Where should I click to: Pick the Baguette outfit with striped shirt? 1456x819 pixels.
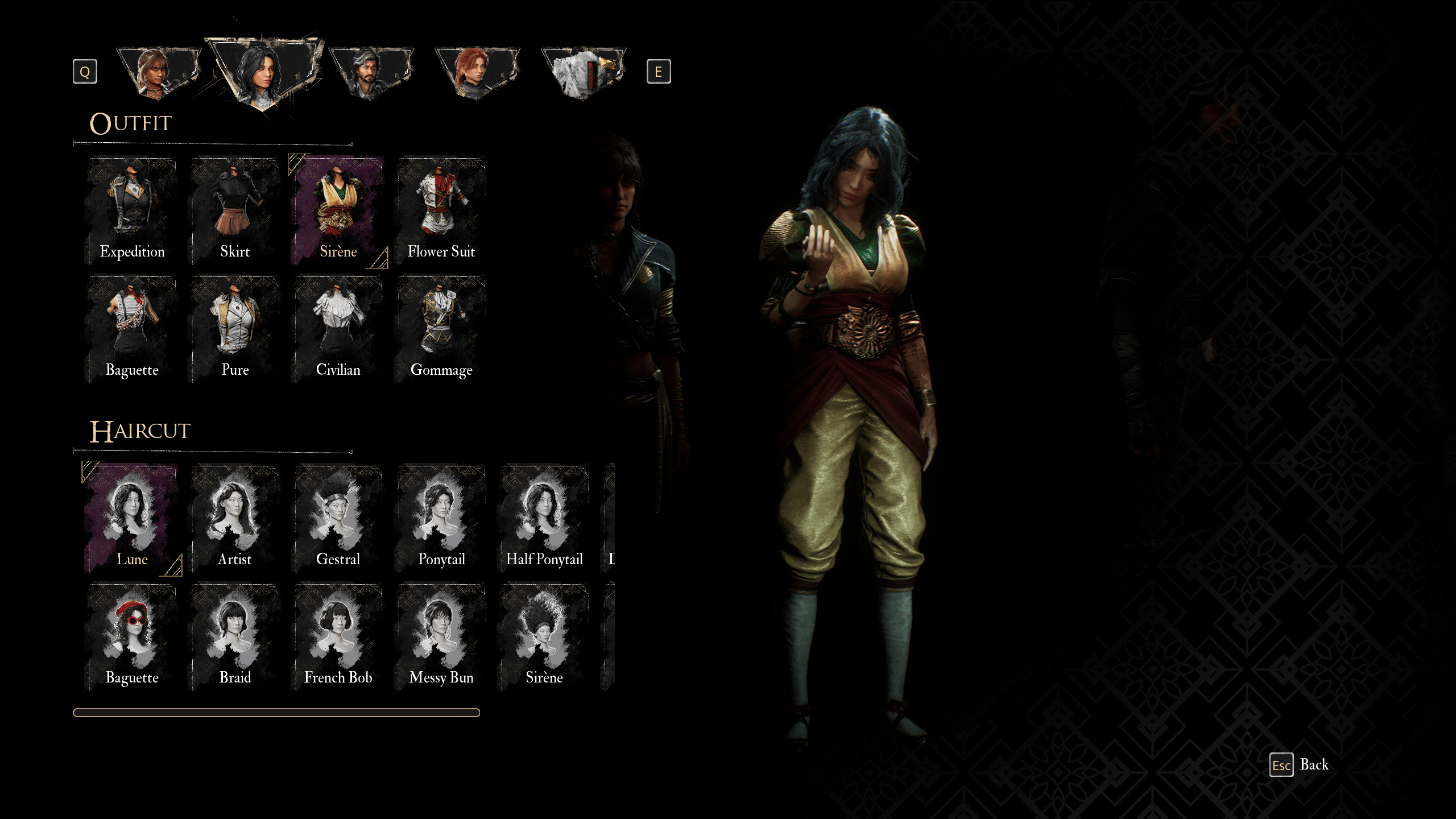point(132,330)
